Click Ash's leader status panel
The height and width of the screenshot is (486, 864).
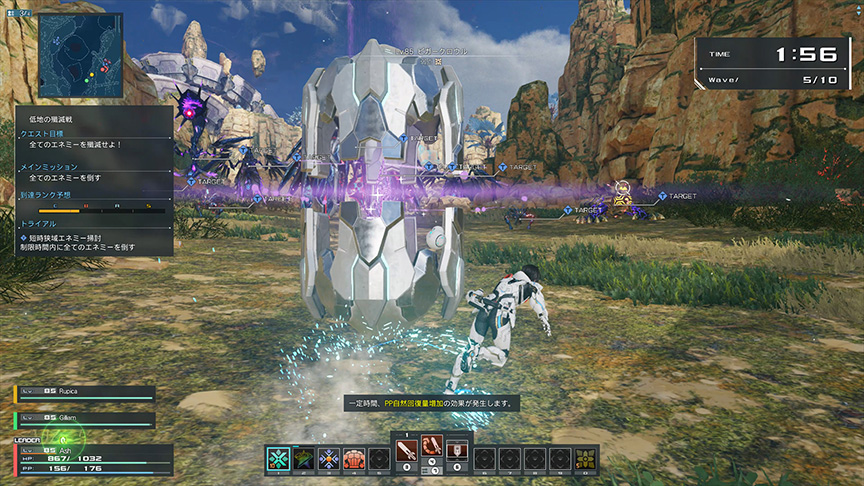point(84,459)
